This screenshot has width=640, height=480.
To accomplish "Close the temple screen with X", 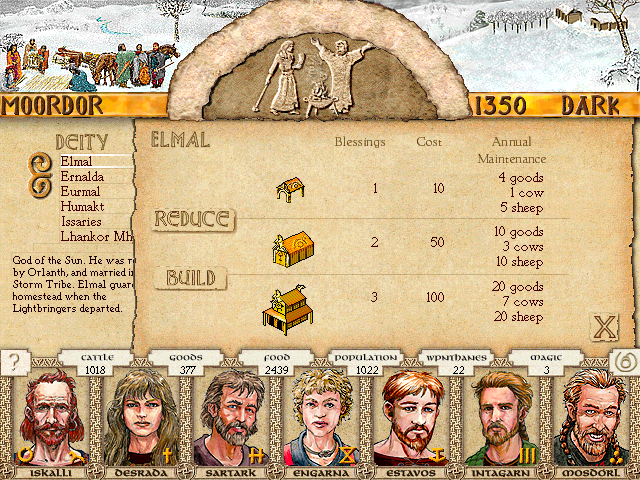I will pyautogui.click(x=603, y=327).
